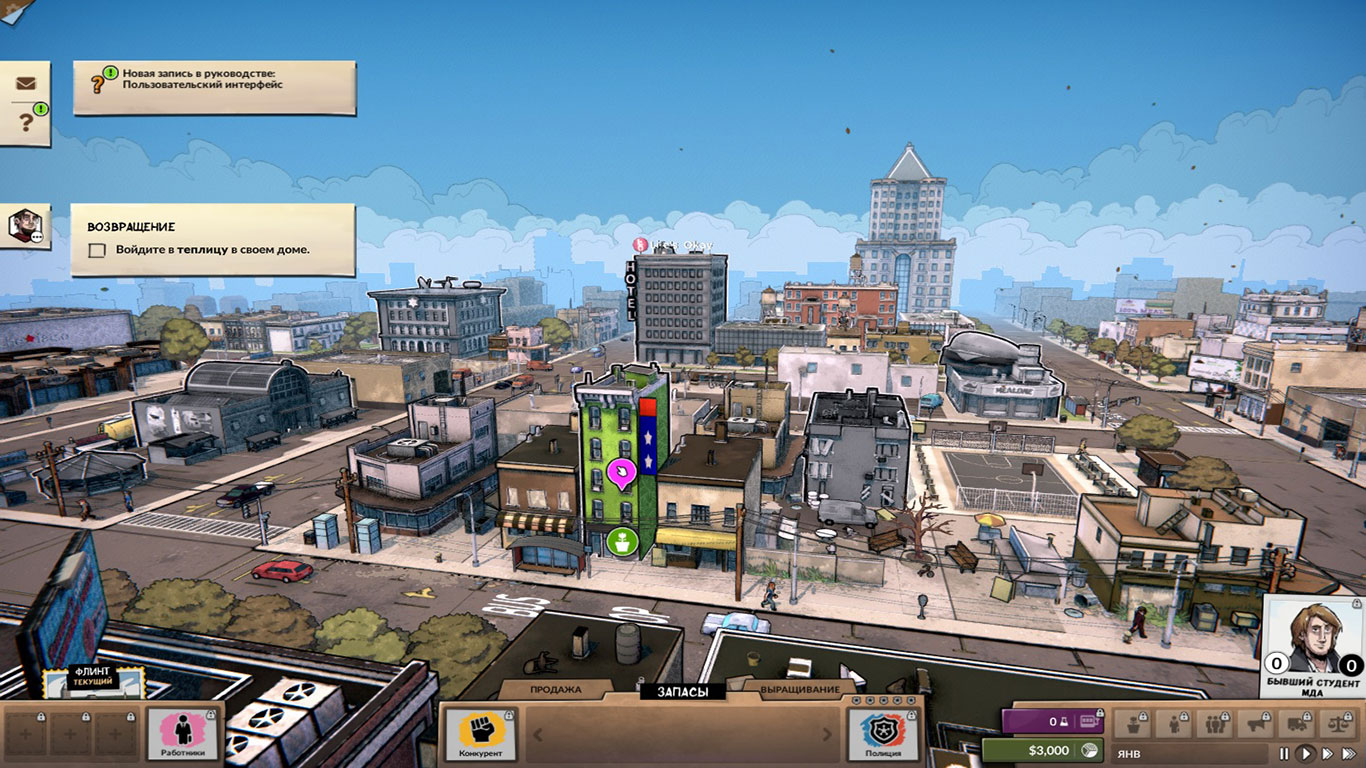Click the pink map pin marker
The height and width of the screenshot is (768, 1366).
622,472
